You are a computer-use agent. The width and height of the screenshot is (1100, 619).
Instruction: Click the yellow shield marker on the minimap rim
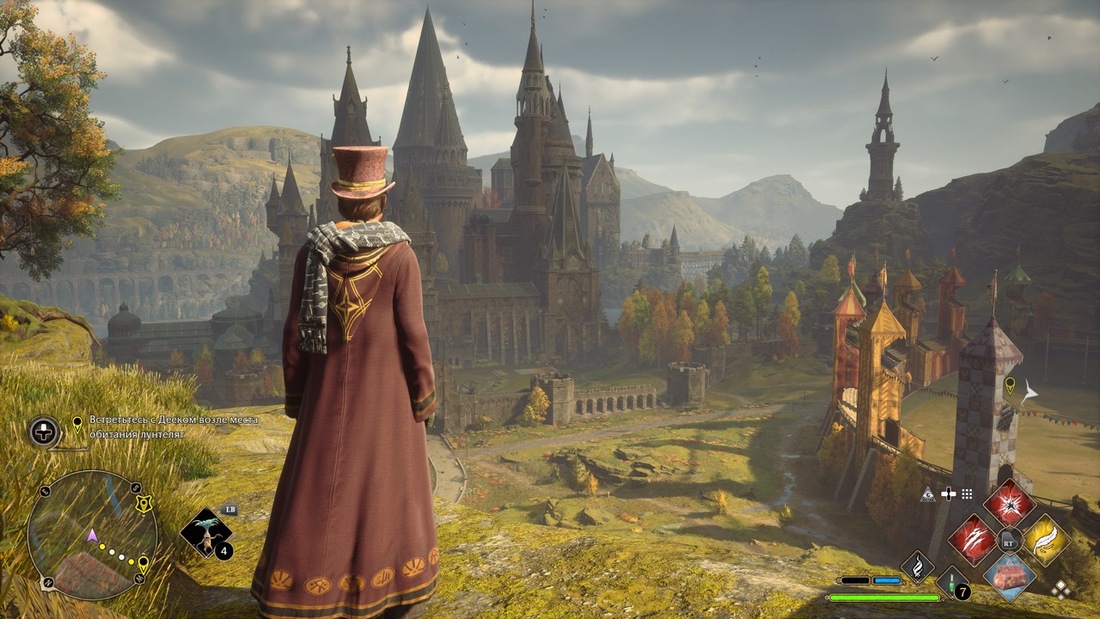144,505
